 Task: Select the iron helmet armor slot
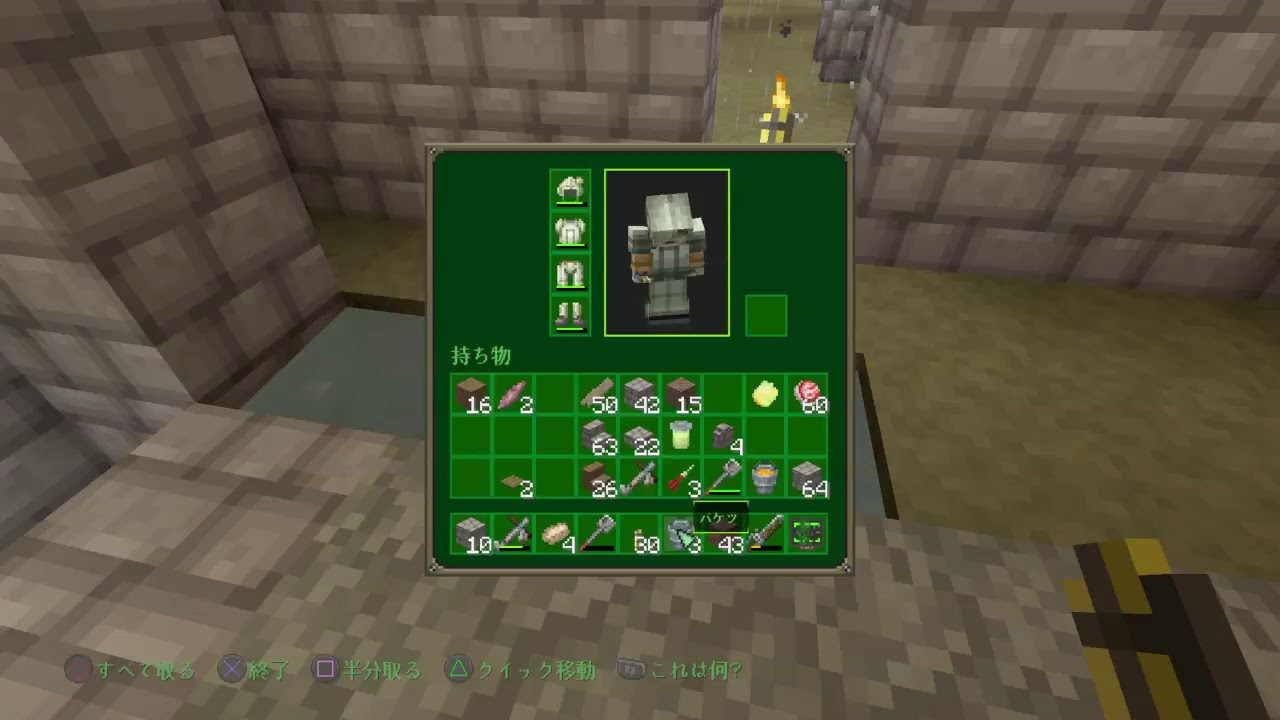click(x=570, y=190)
